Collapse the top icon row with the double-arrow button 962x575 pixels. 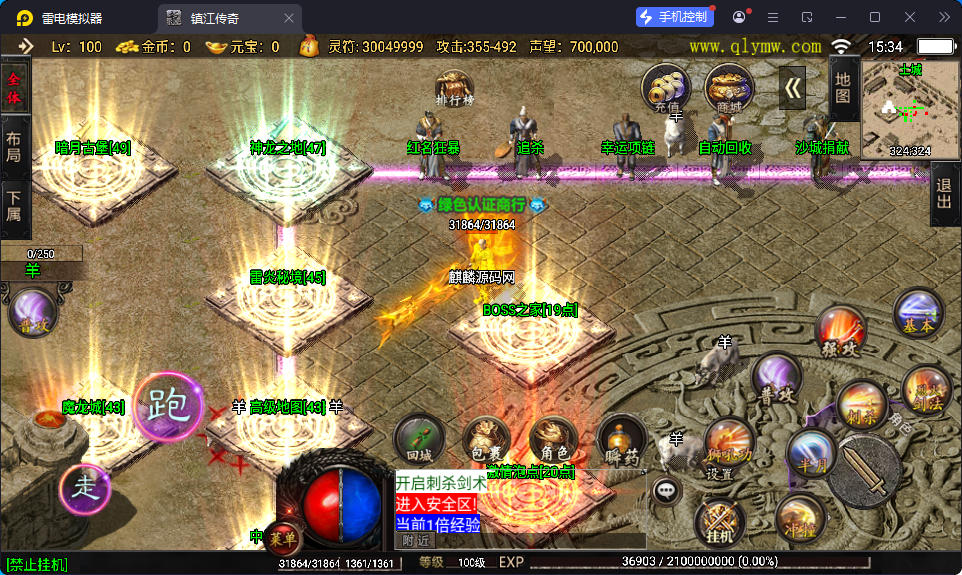[x=793, y=88]
